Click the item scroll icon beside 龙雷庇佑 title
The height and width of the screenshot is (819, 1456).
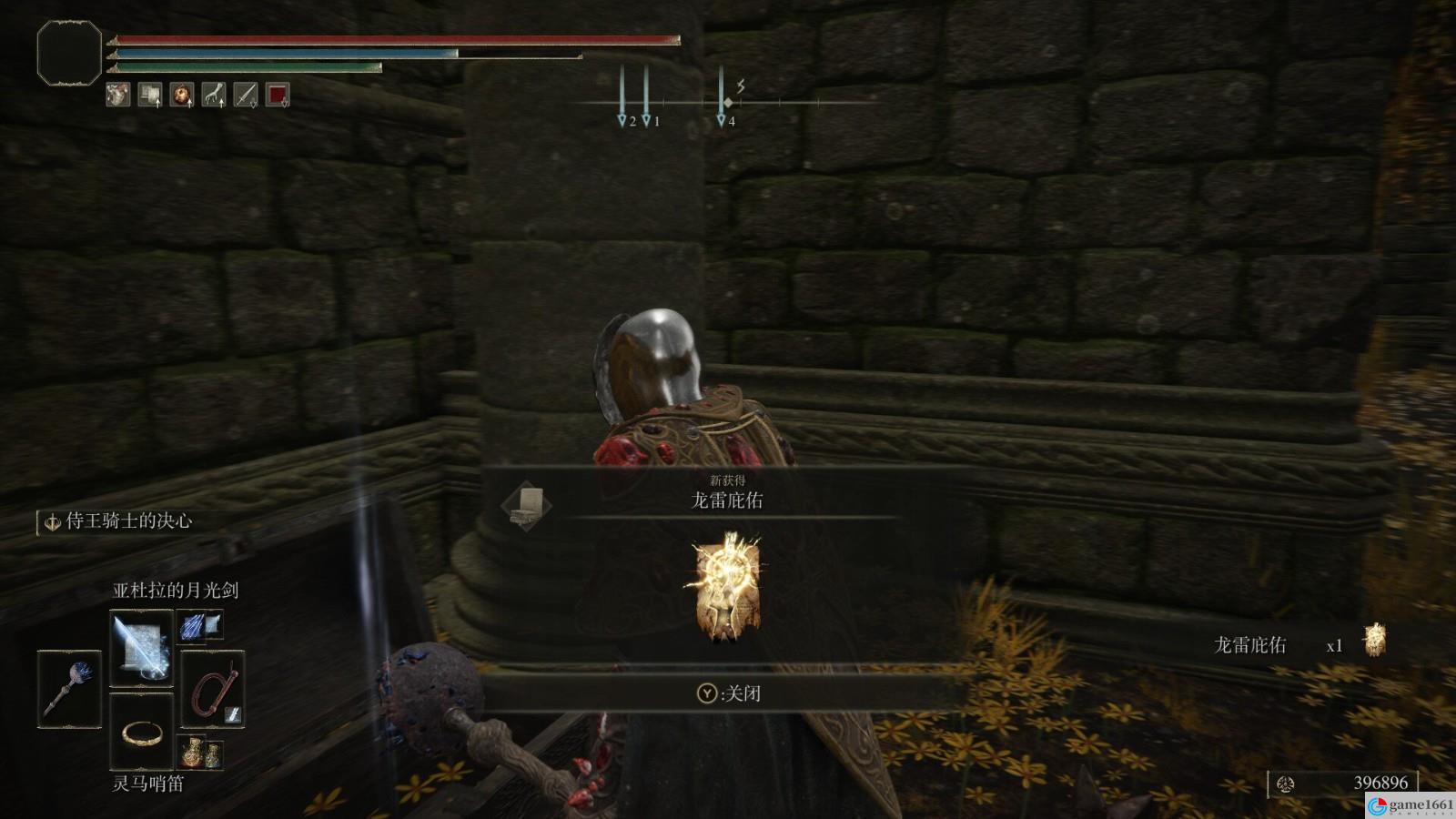pos(527,506)
